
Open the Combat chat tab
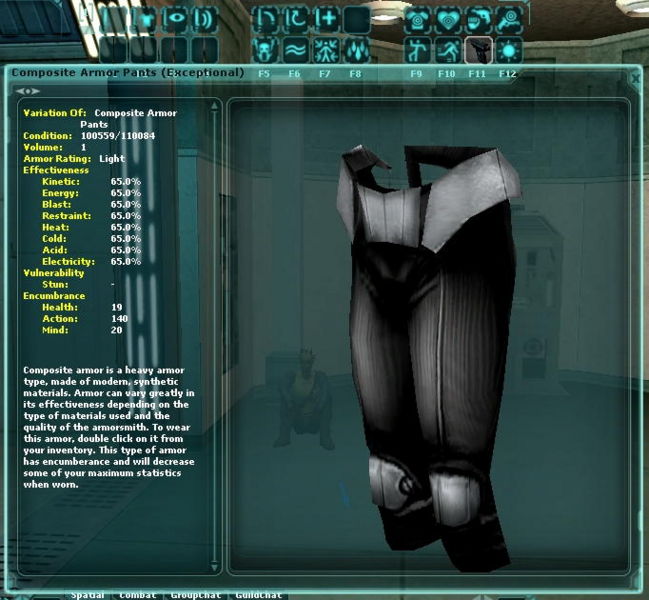137,595
